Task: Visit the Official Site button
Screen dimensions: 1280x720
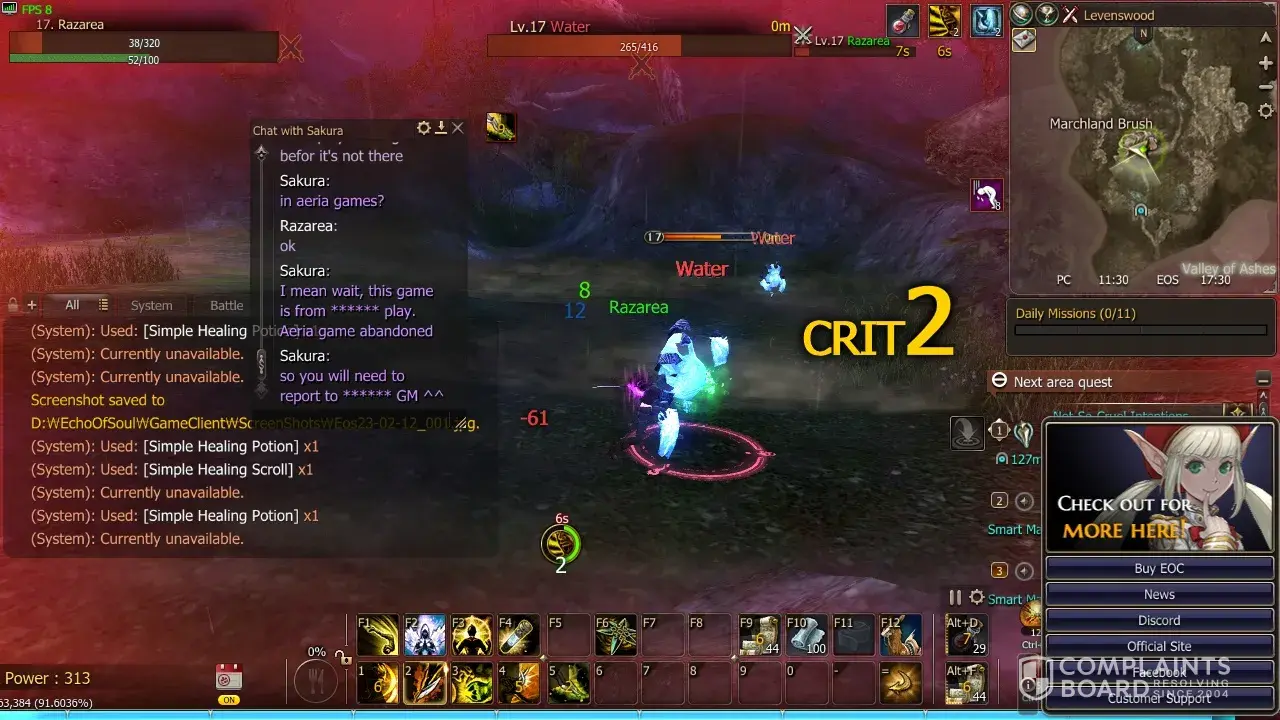Action: pos(1159,646)
